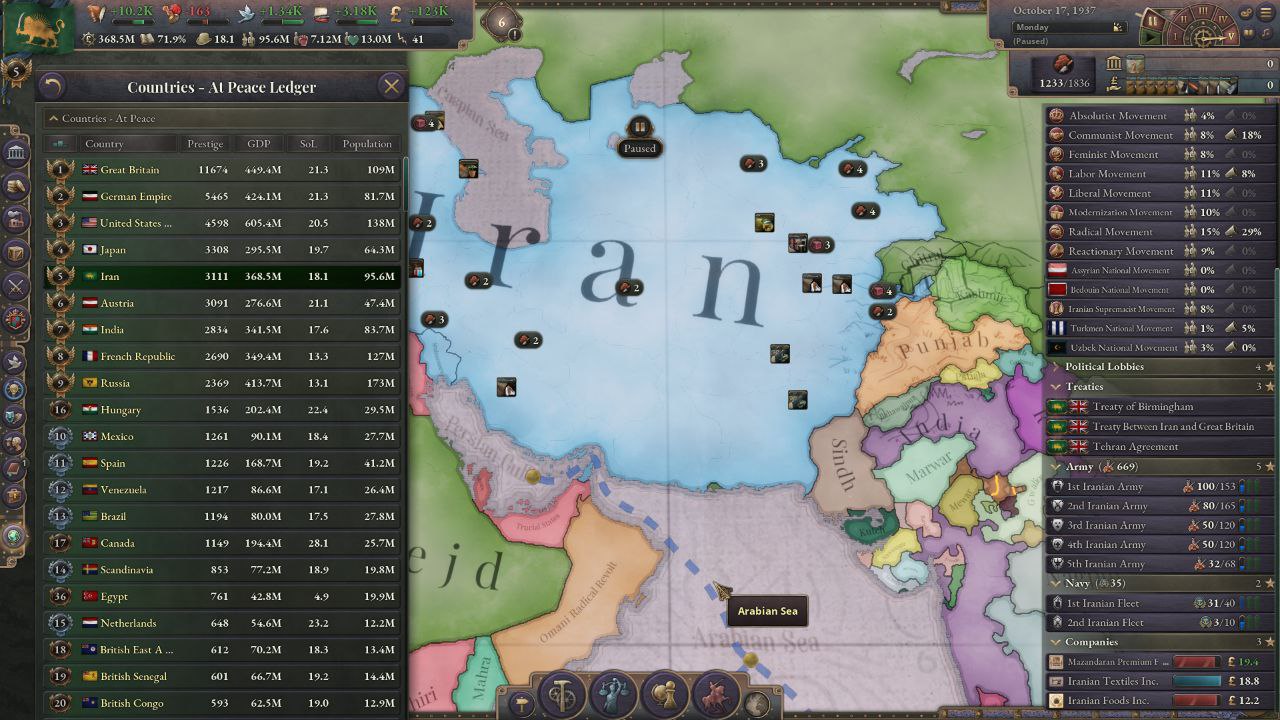Show the Communist Movement details
This screenshot has height=720, width=1280.
tap(1120, 135)
